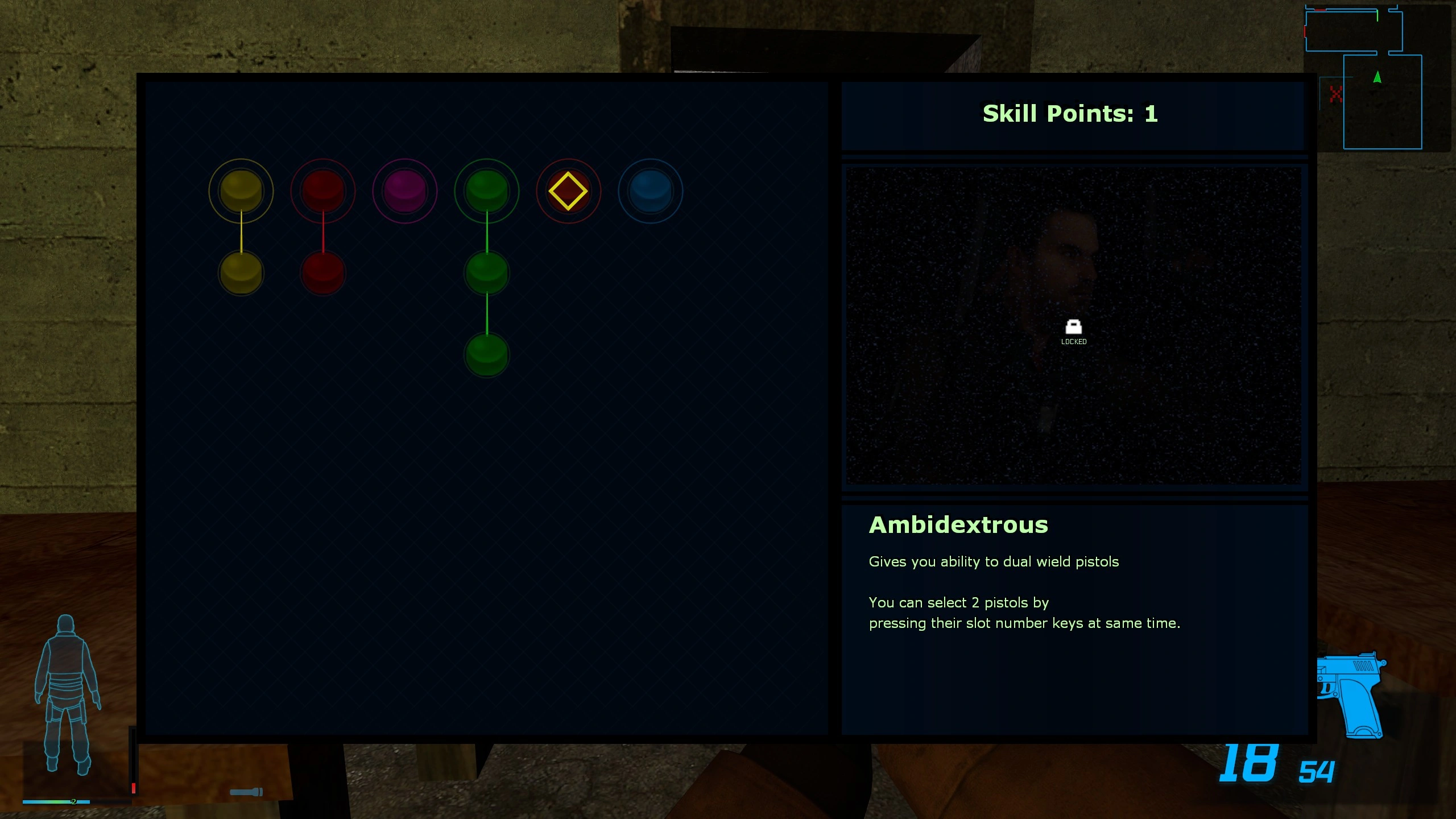Pick the middle green skill node

486,273
